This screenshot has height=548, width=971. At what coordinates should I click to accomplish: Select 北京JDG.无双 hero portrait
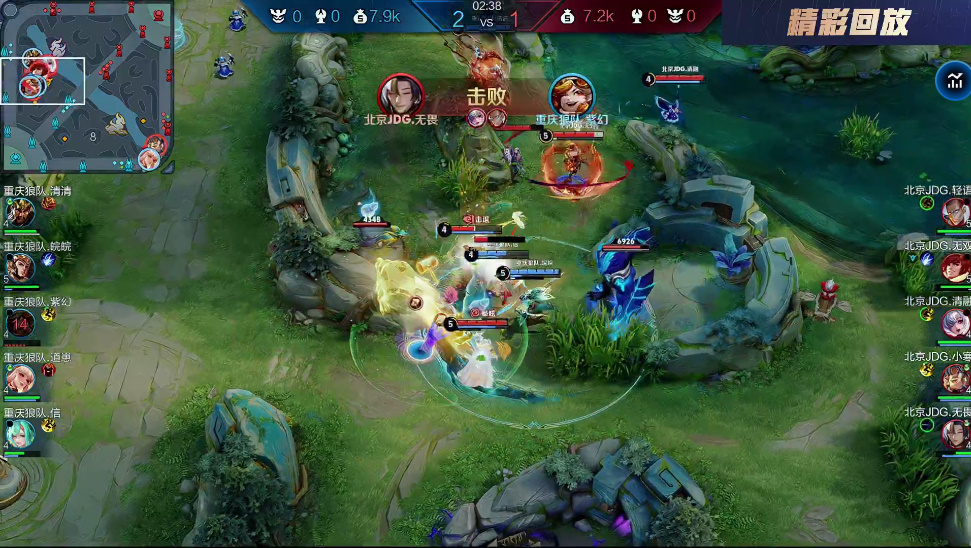(955, 267)
